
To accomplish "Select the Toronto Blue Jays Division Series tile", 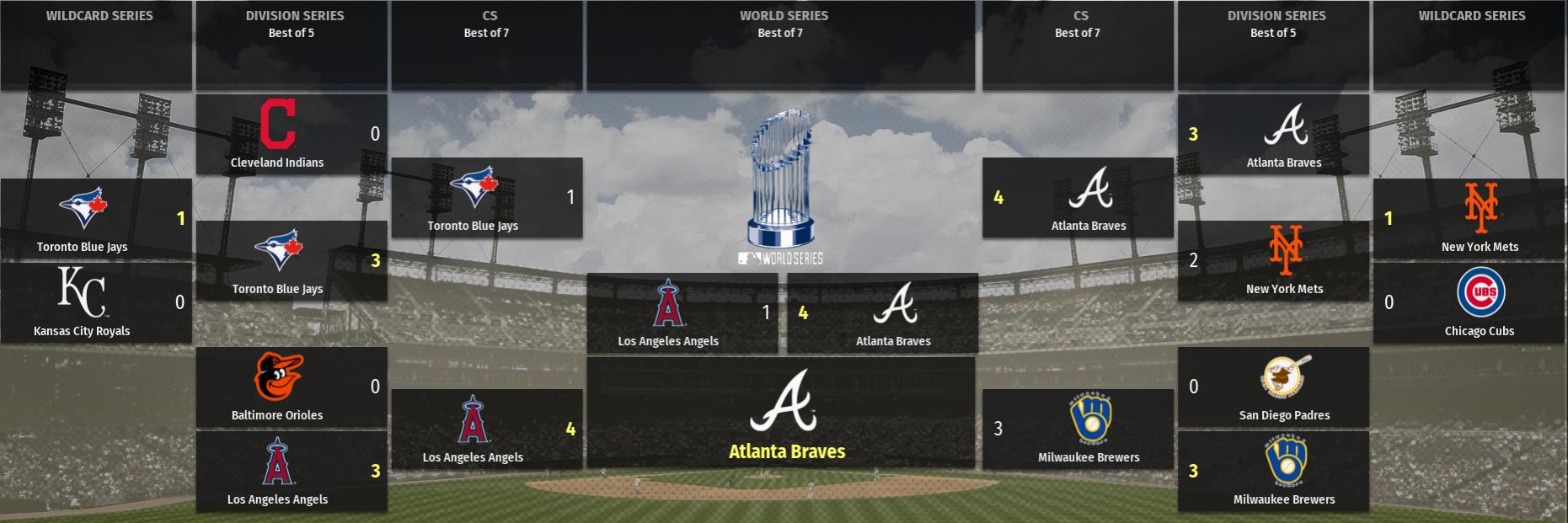I will pyautogui.click(x=292, y=261).
